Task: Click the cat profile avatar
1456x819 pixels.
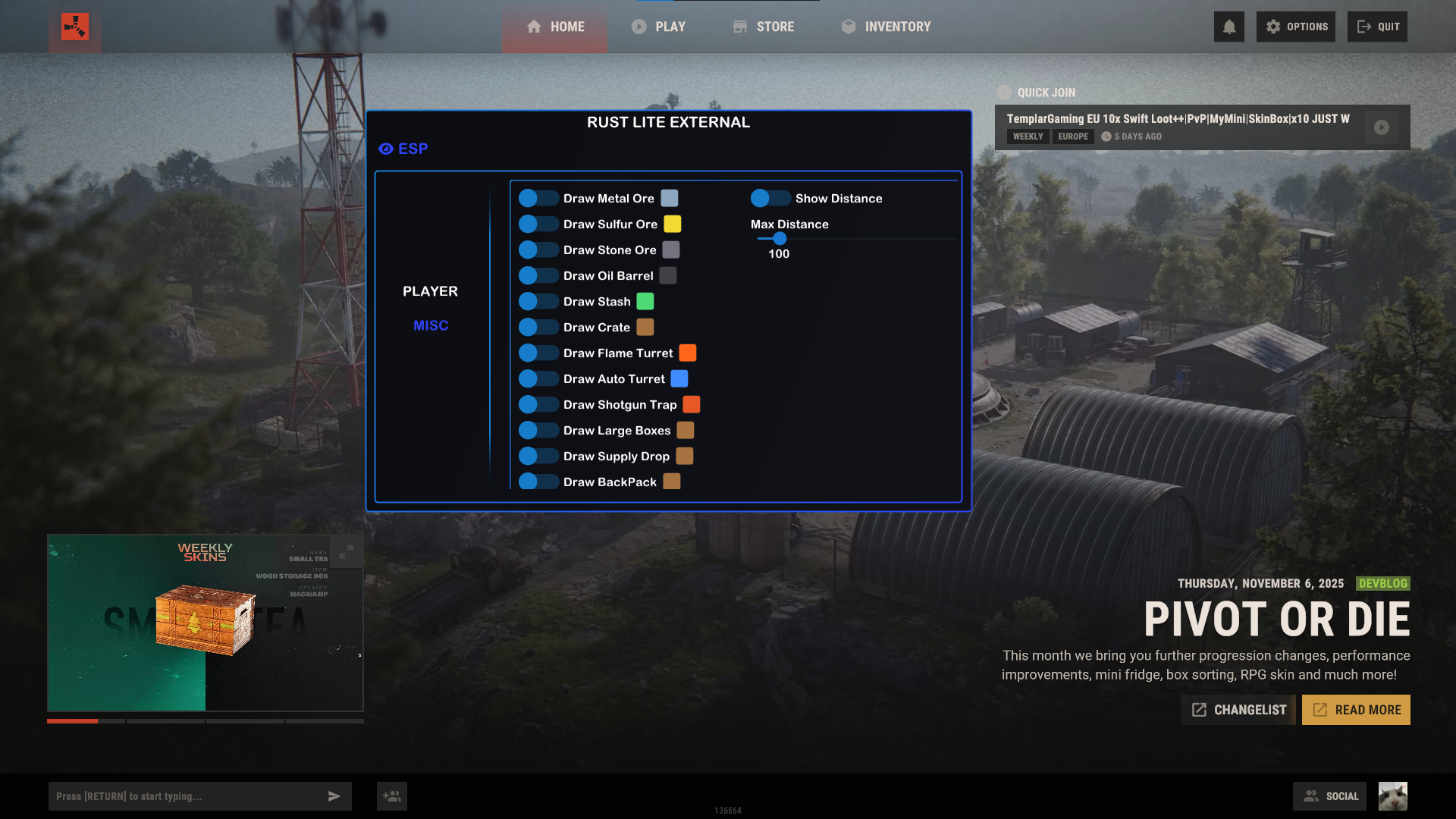Action: click(1392, 796)
